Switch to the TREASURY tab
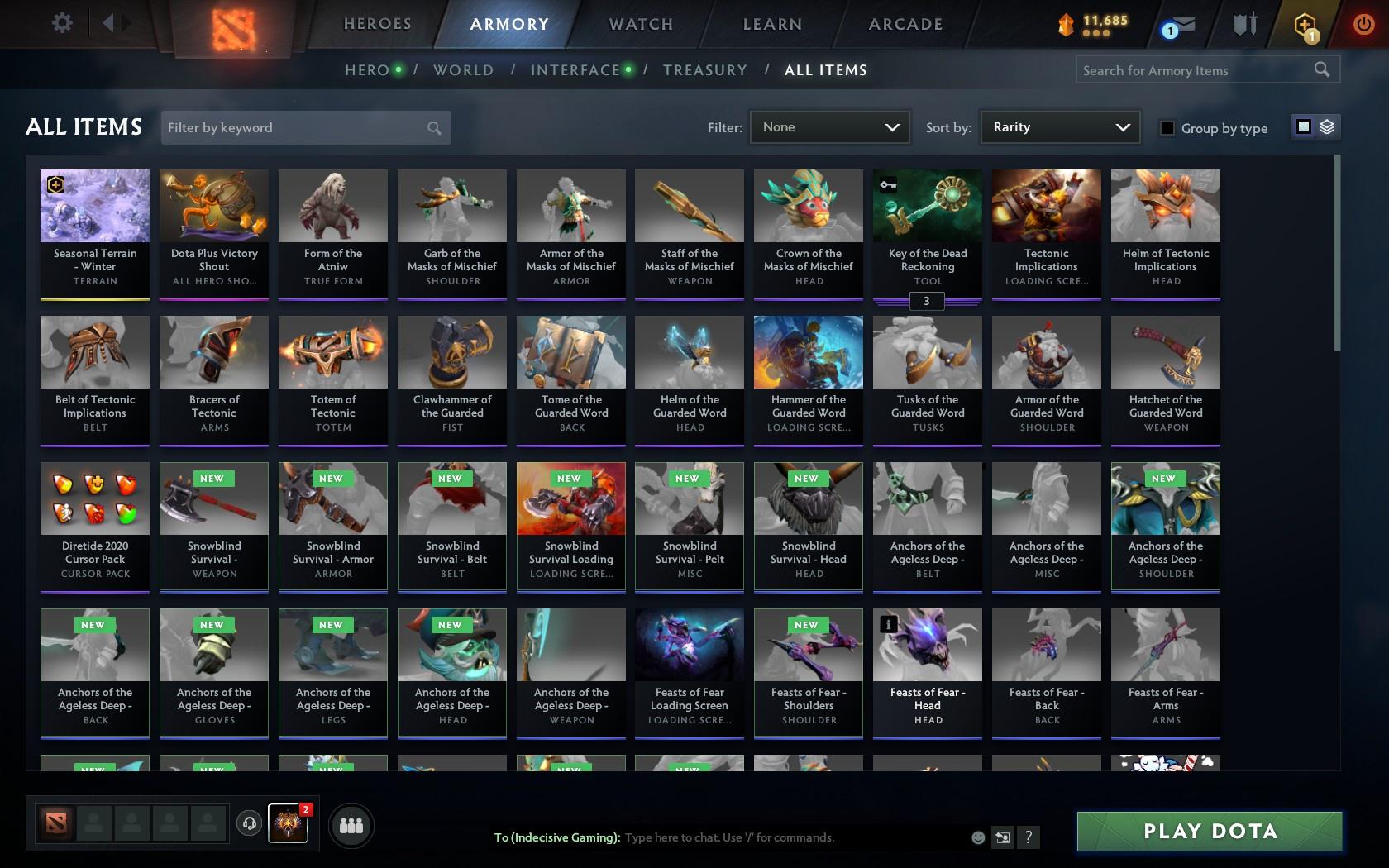The image size is (1389, 868). (x=705, y=70)
